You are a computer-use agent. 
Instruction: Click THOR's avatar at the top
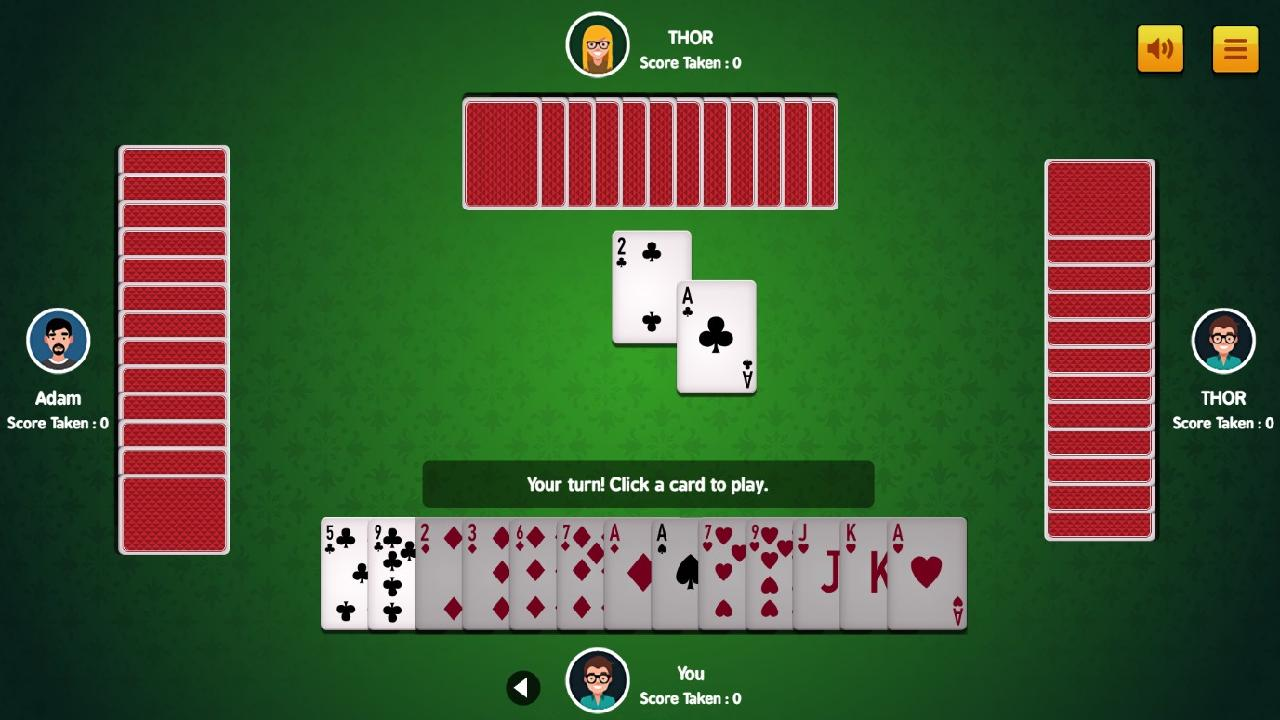[x=597, y=44]
